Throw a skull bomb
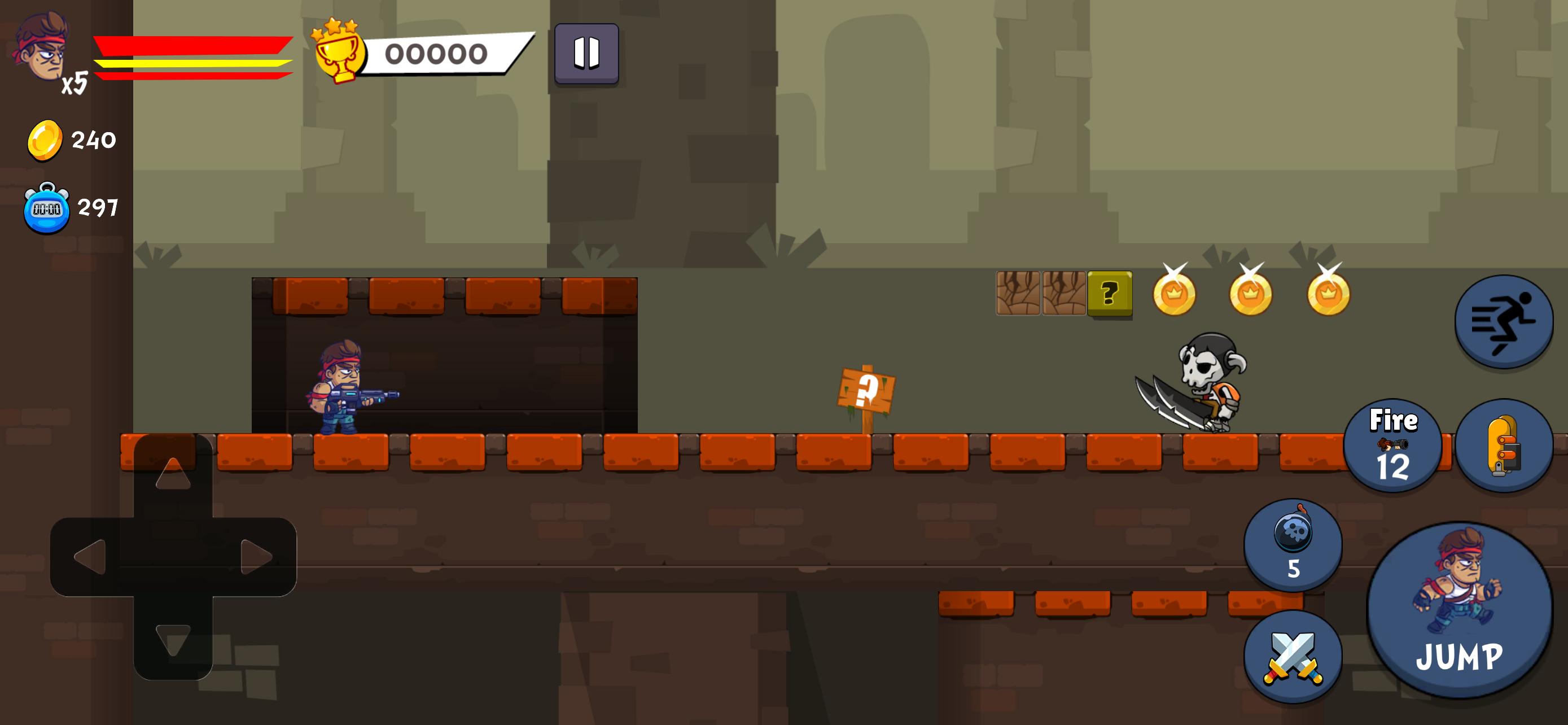The image size is (1568, 725). [x=1293, y=544]
